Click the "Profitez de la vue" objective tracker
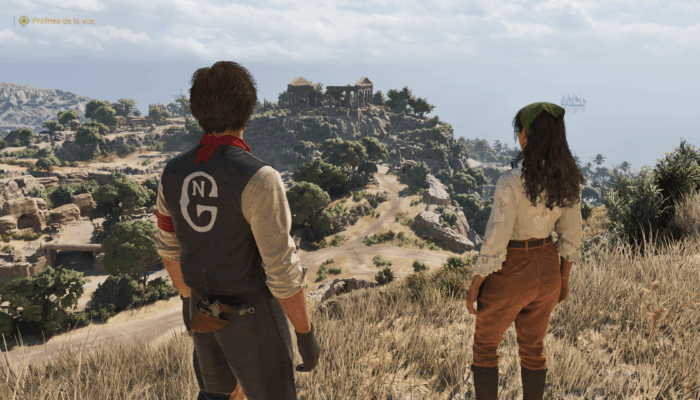 click(x=58, y=20)
